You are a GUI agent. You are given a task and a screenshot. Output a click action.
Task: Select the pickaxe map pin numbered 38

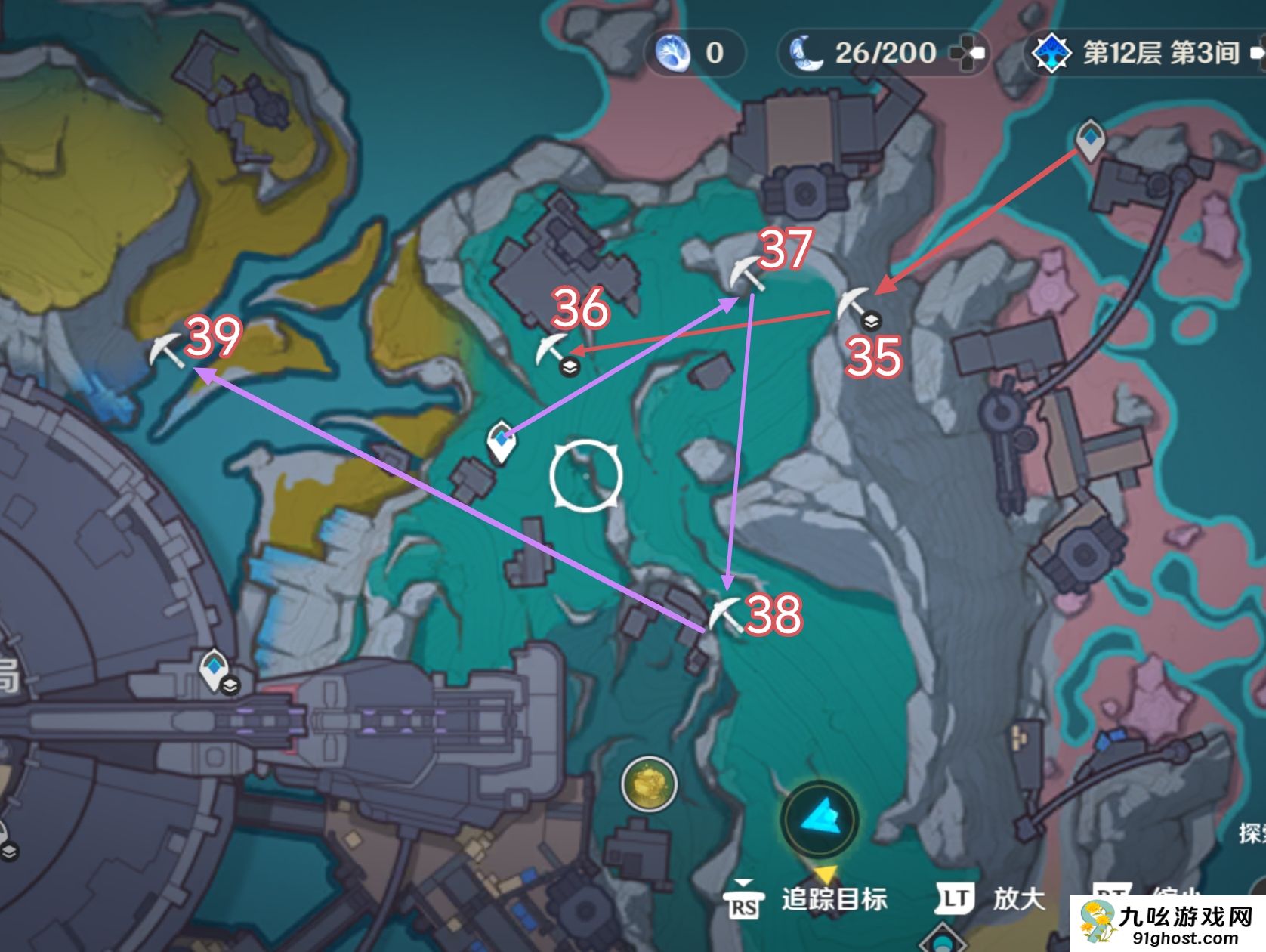click(x=724, y=614)
